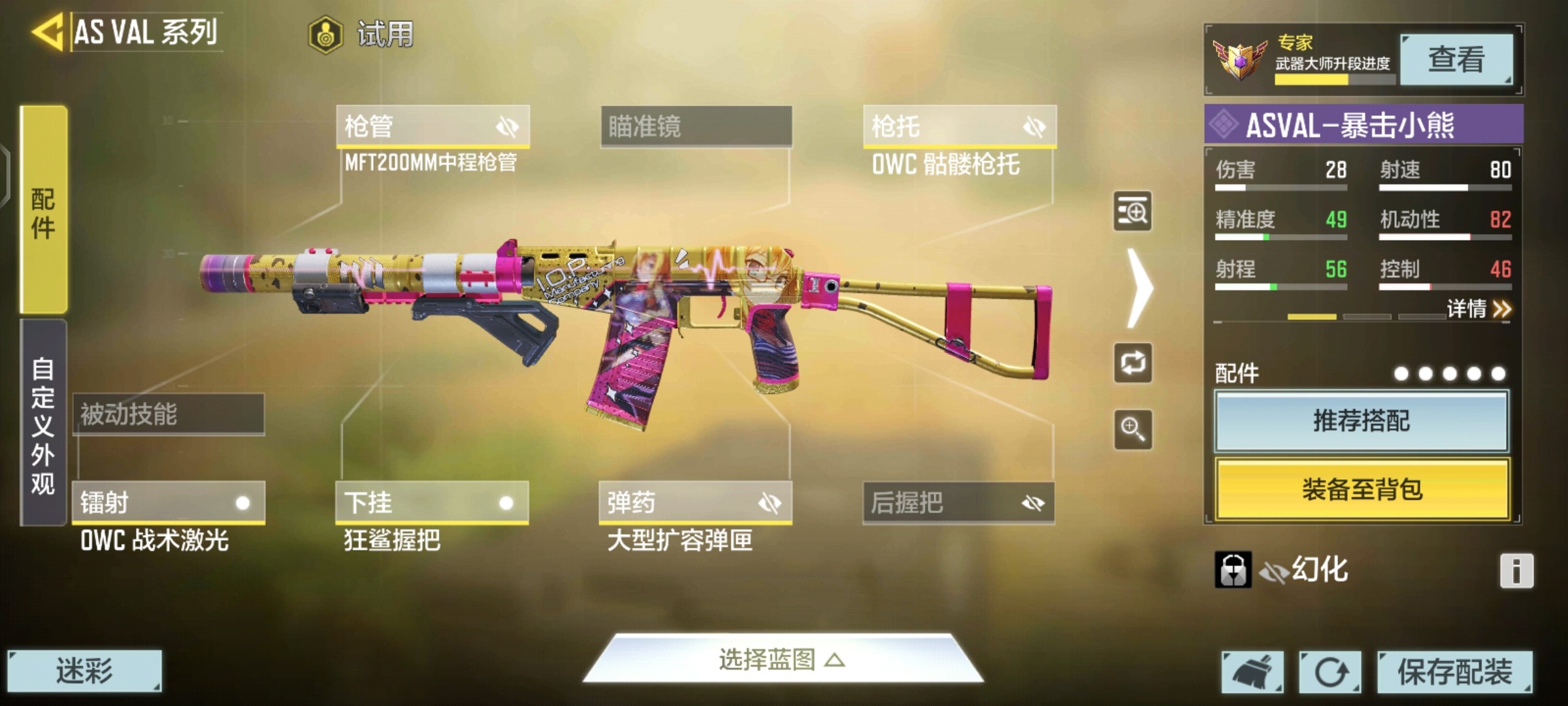
Task: Click 装备至背包 to equip weapon
Action: (1362, 489)
